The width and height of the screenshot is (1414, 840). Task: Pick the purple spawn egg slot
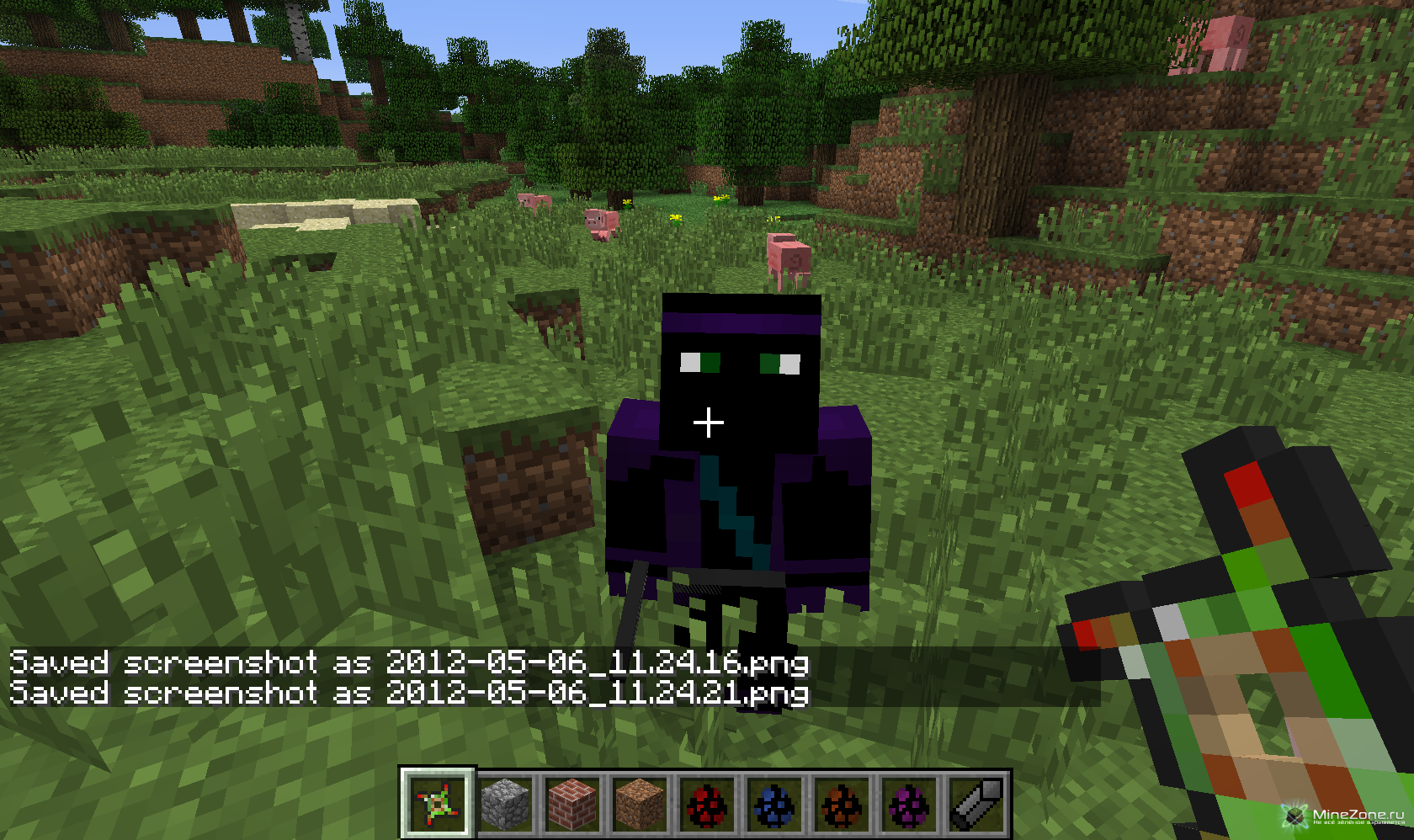coord(909,803)
